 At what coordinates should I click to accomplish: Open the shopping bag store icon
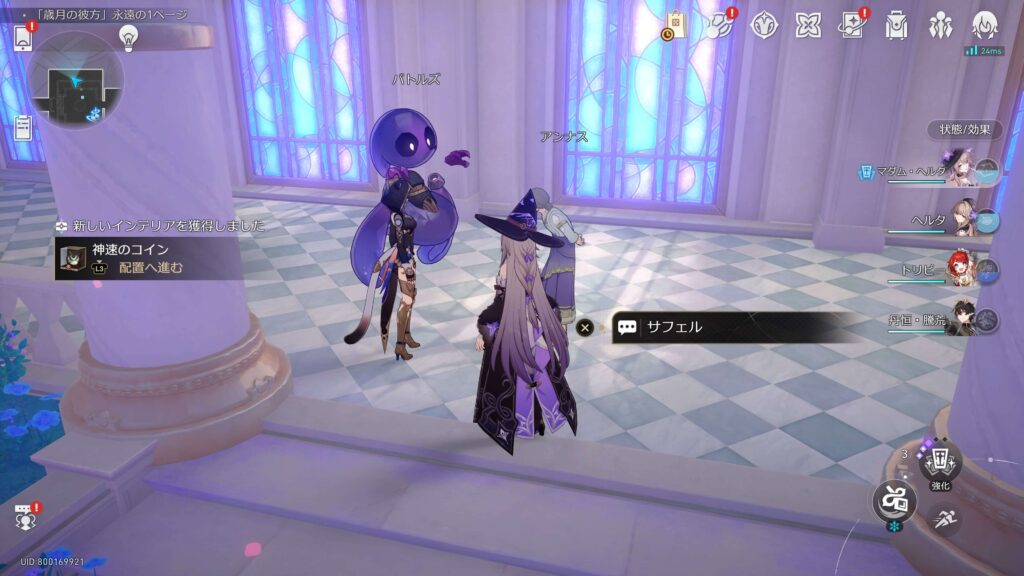(675, 25)
